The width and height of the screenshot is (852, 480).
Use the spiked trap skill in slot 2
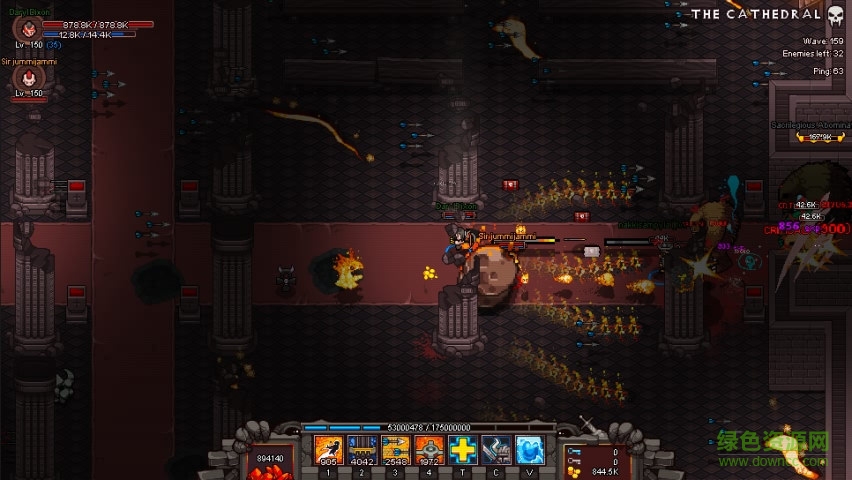361,451
